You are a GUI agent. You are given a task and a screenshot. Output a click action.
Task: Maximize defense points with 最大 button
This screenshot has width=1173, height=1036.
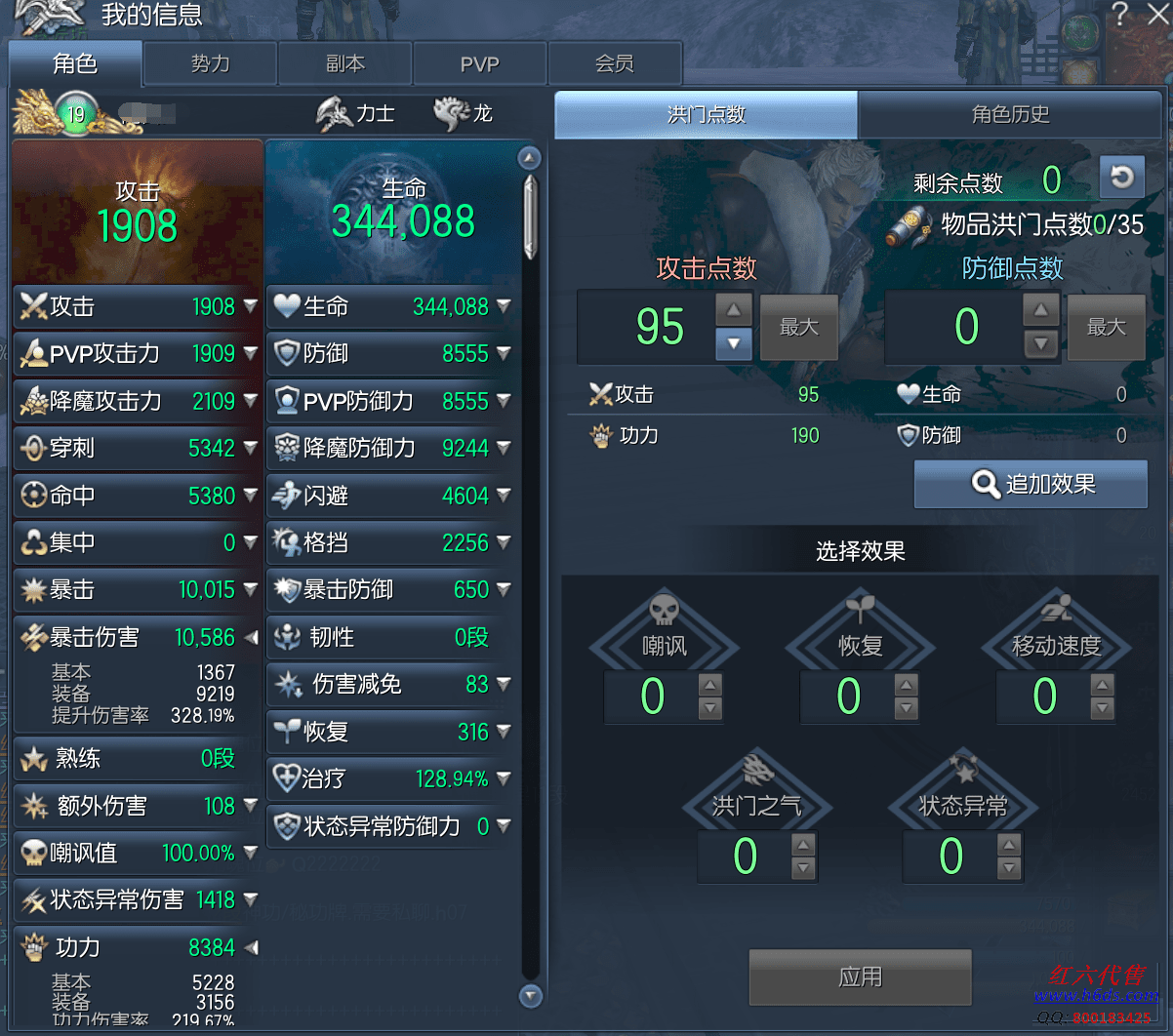coord(1106,327)
